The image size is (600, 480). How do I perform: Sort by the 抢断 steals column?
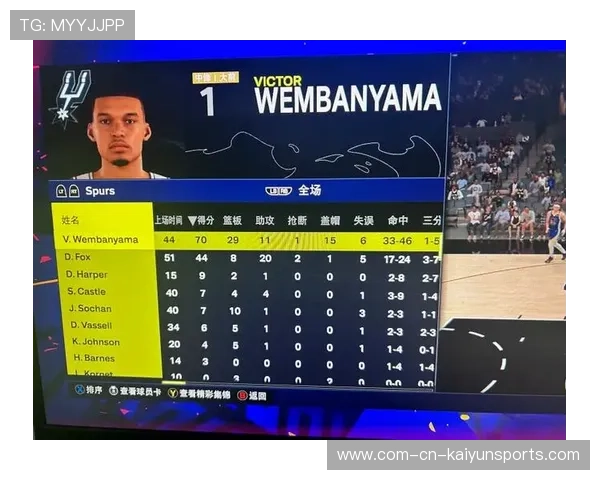tap(297, 220)
